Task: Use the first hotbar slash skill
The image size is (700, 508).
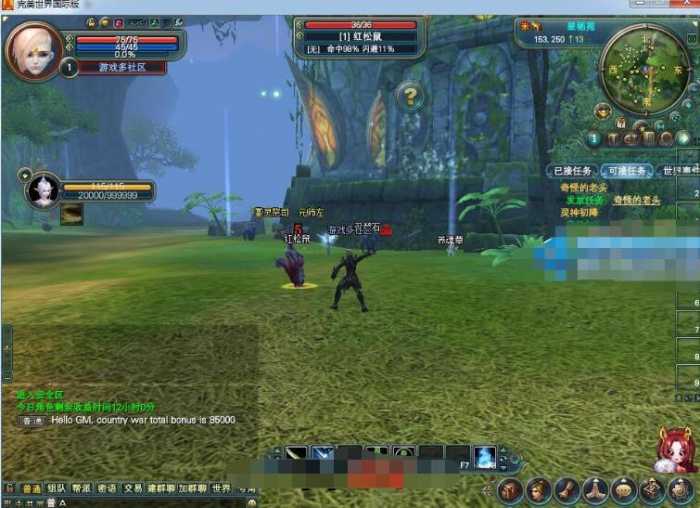Action: [297, 456]
